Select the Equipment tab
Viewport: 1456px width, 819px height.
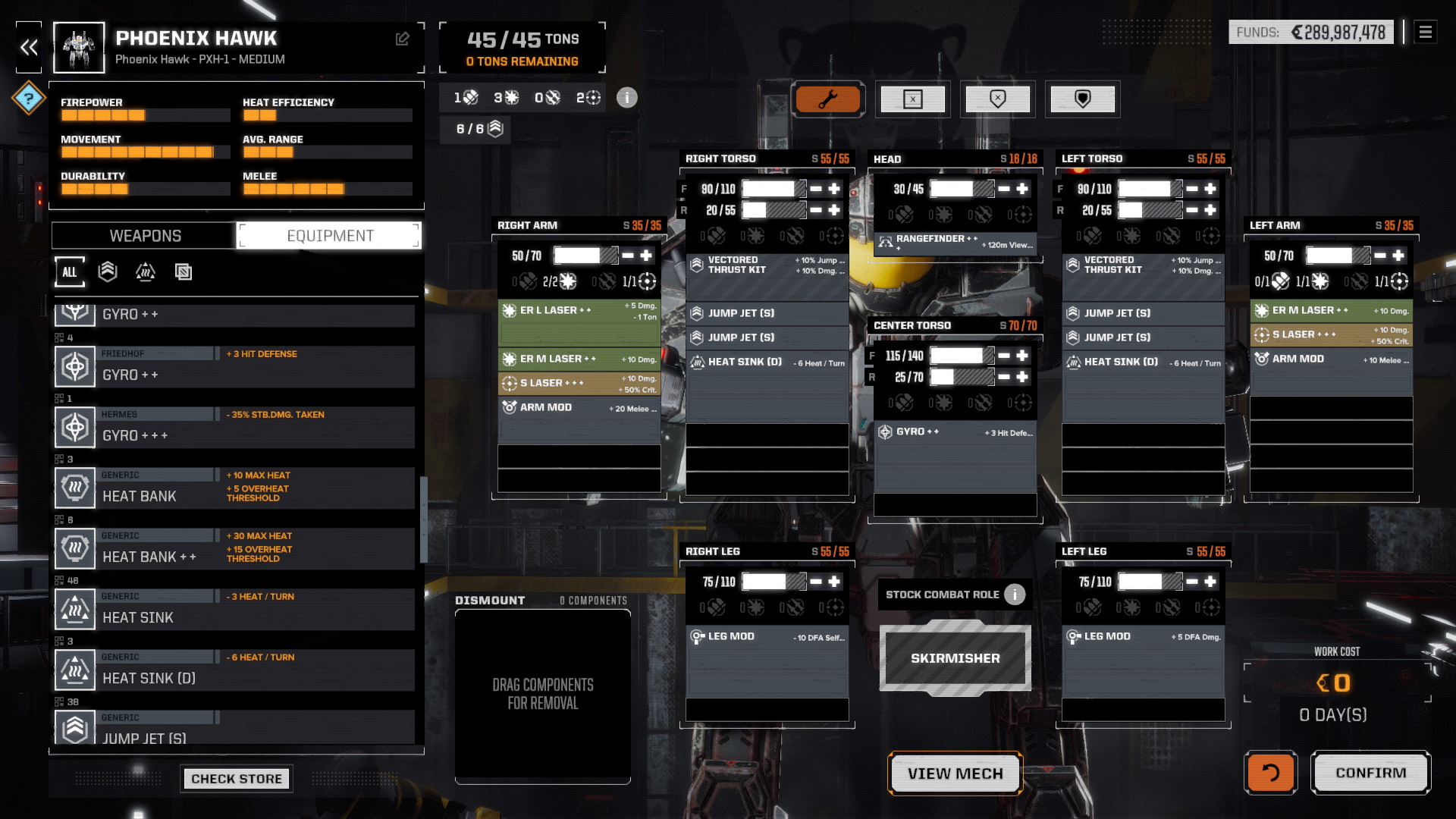(330, 236)
